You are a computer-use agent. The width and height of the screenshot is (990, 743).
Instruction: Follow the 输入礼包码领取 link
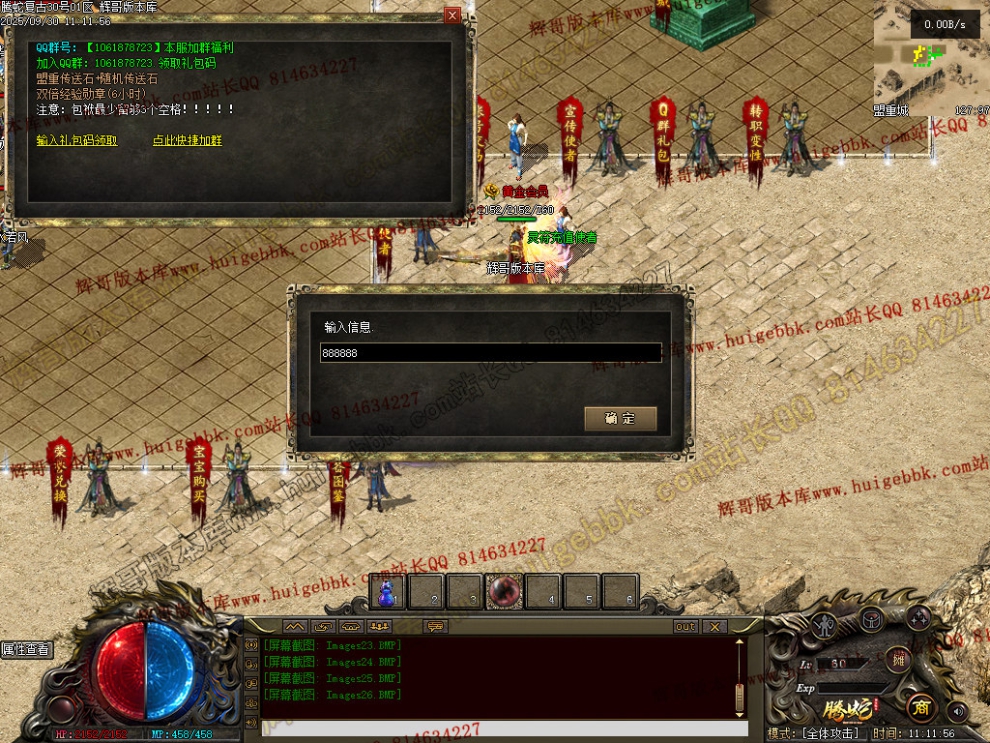77,141
